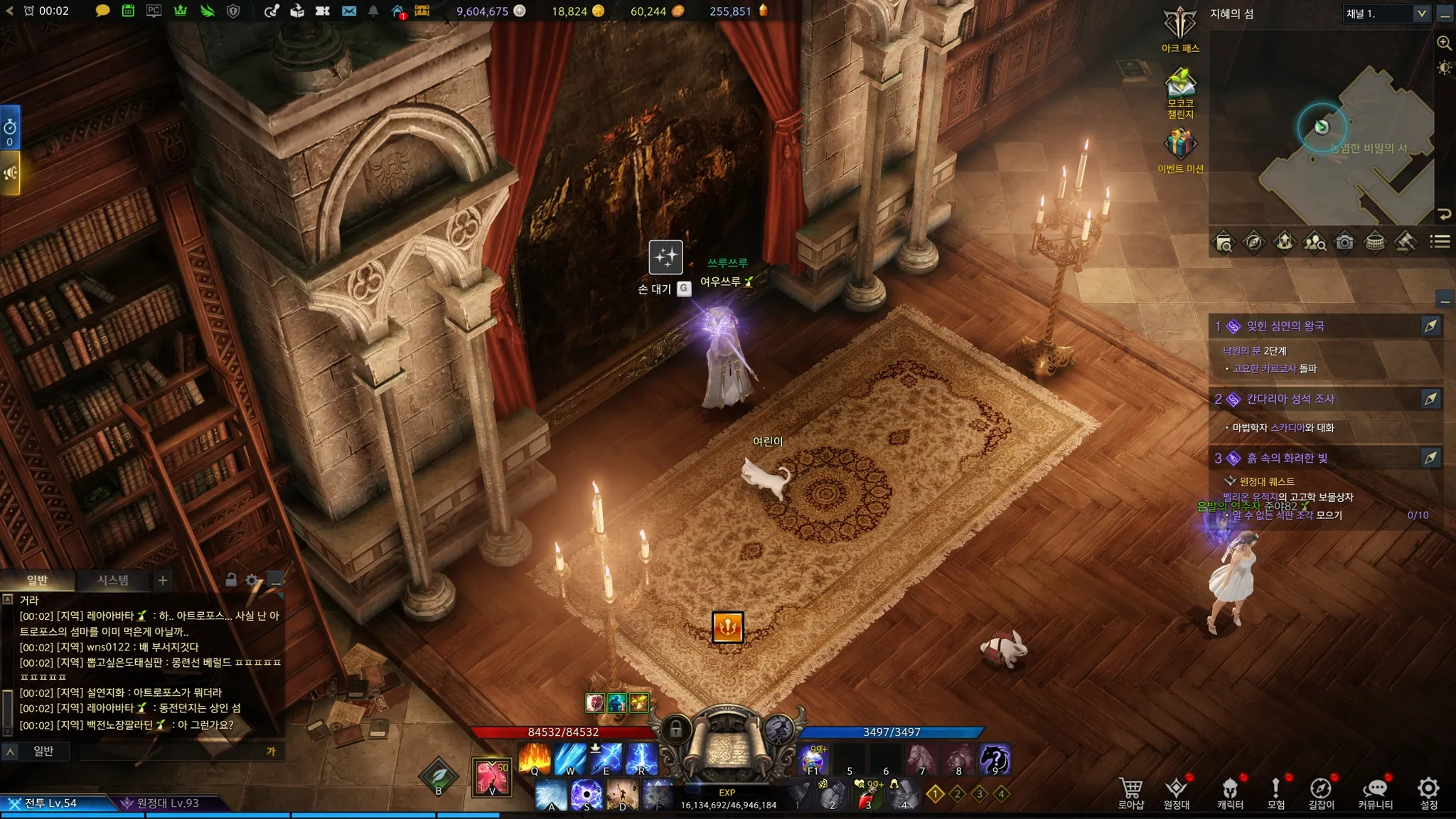Zoom the minimap with magnifier button
The width and height of the screenshot is (1456, 819).
click(x=1444, y=43)
